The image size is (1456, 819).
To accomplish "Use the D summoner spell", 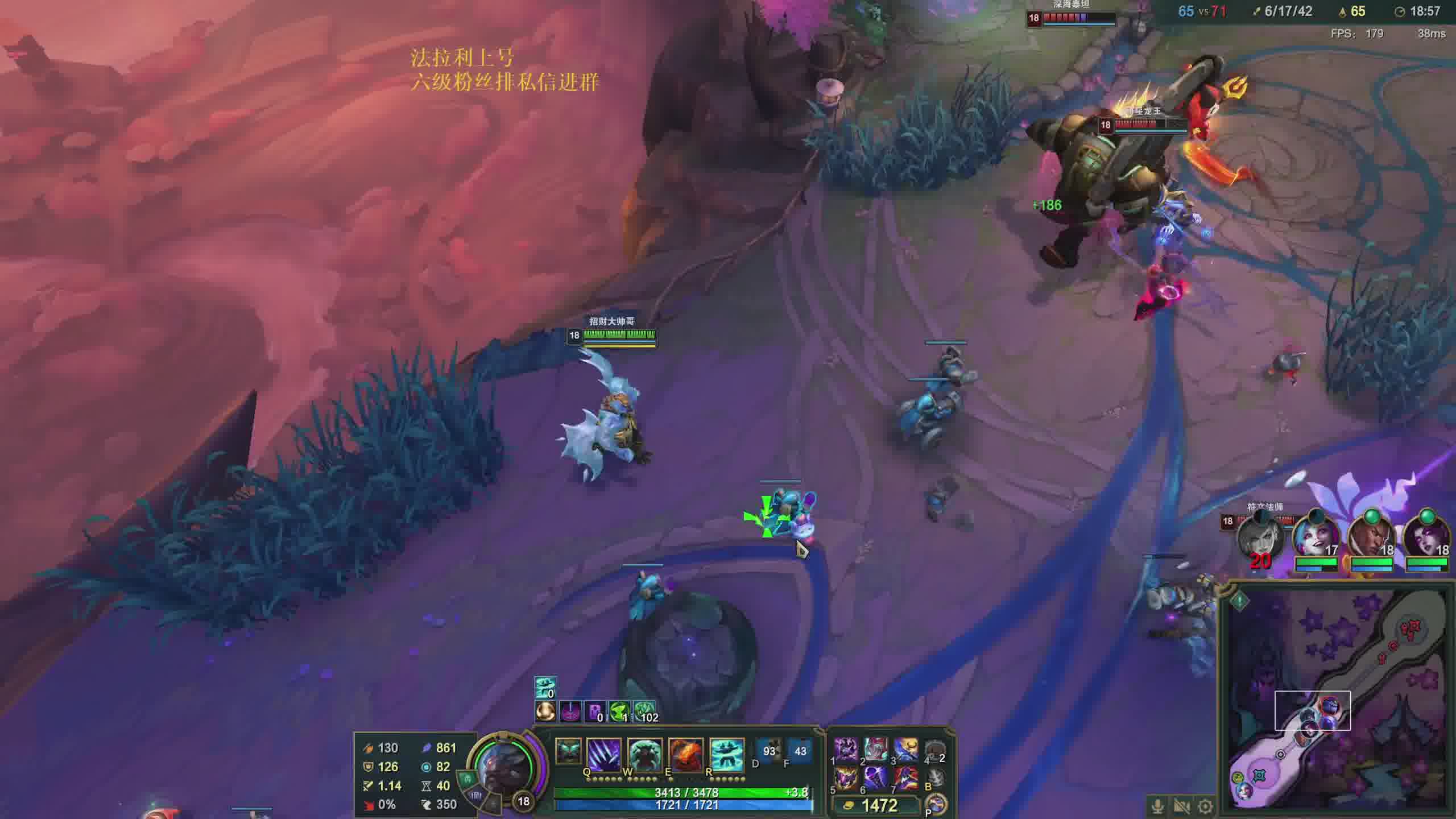I will [x=769, y=752].
